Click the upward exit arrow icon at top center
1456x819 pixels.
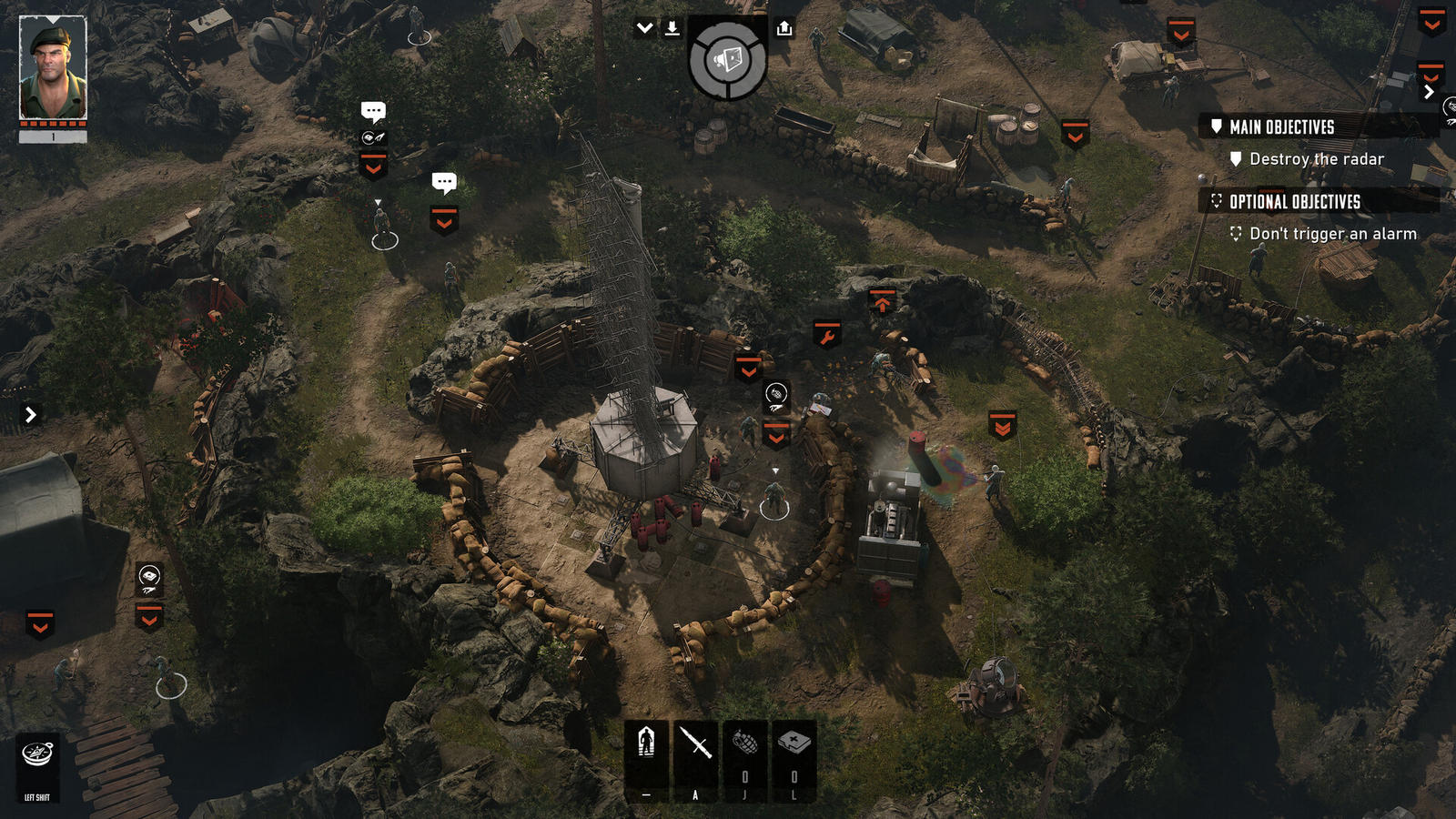click(x=784, y=27)
